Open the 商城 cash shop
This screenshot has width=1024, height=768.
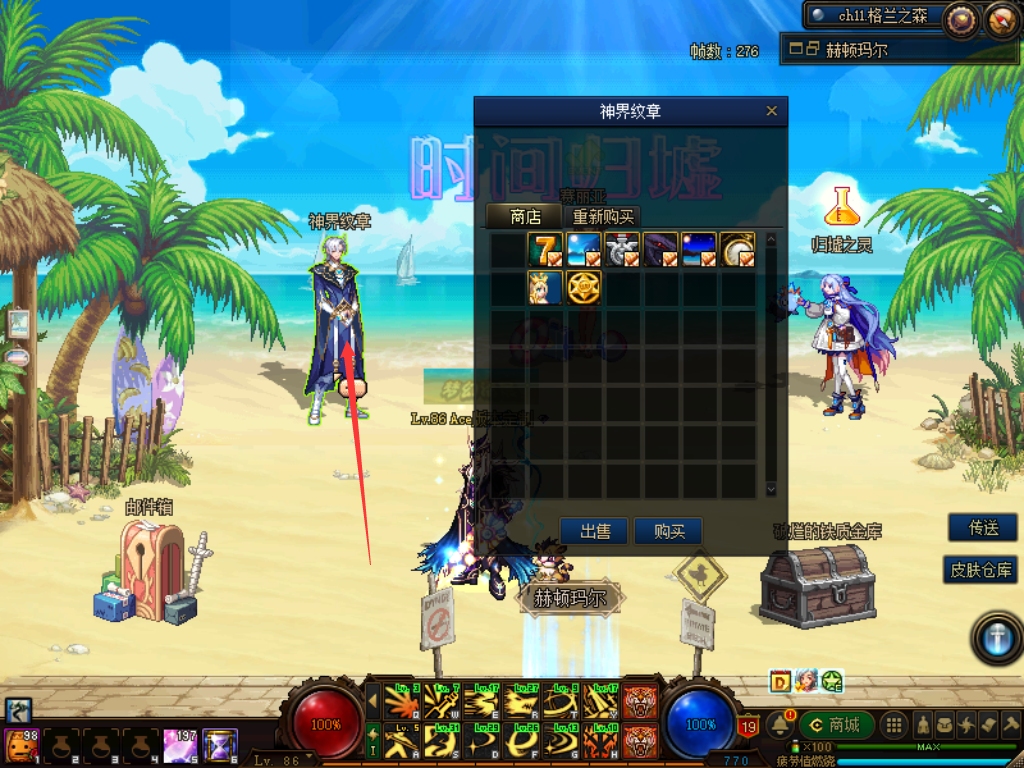(836, 725)
